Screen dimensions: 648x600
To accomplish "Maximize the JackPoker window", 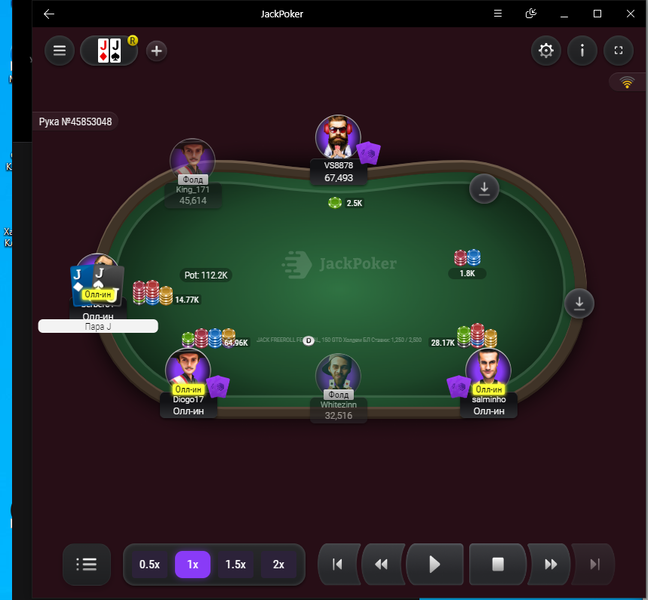I will click(x=597, y=14).
